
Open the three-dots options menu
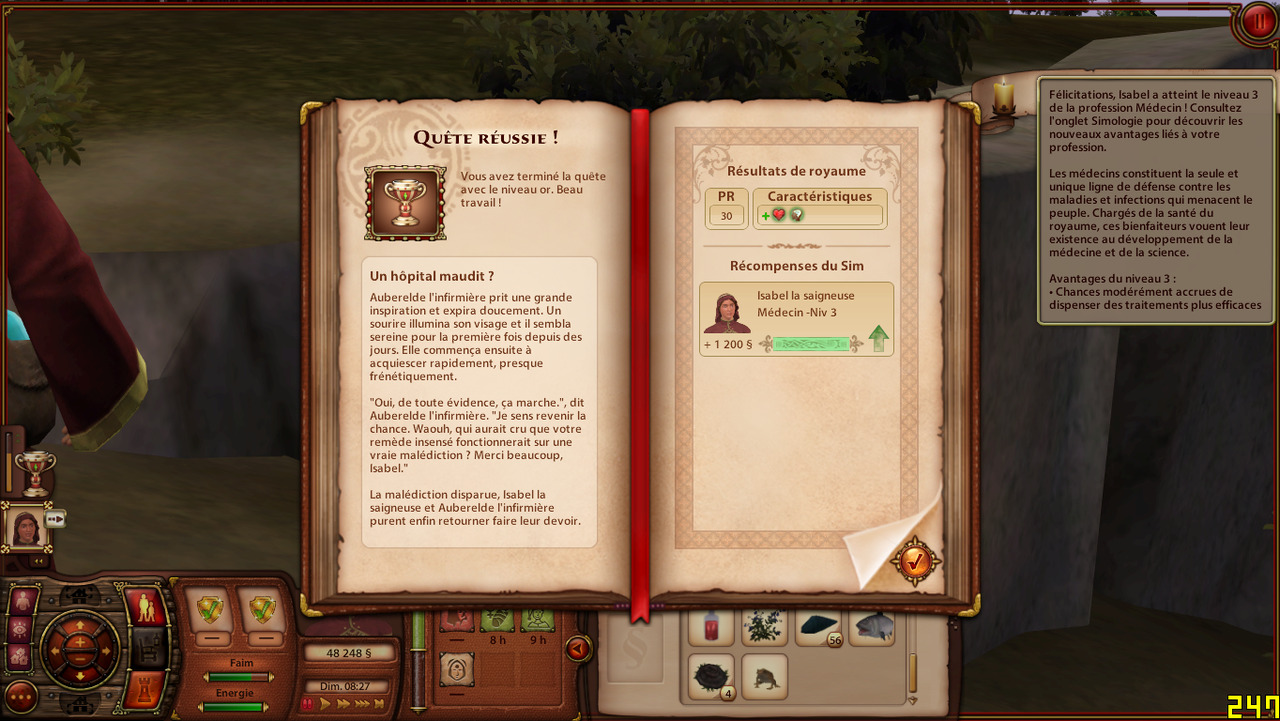21,696
